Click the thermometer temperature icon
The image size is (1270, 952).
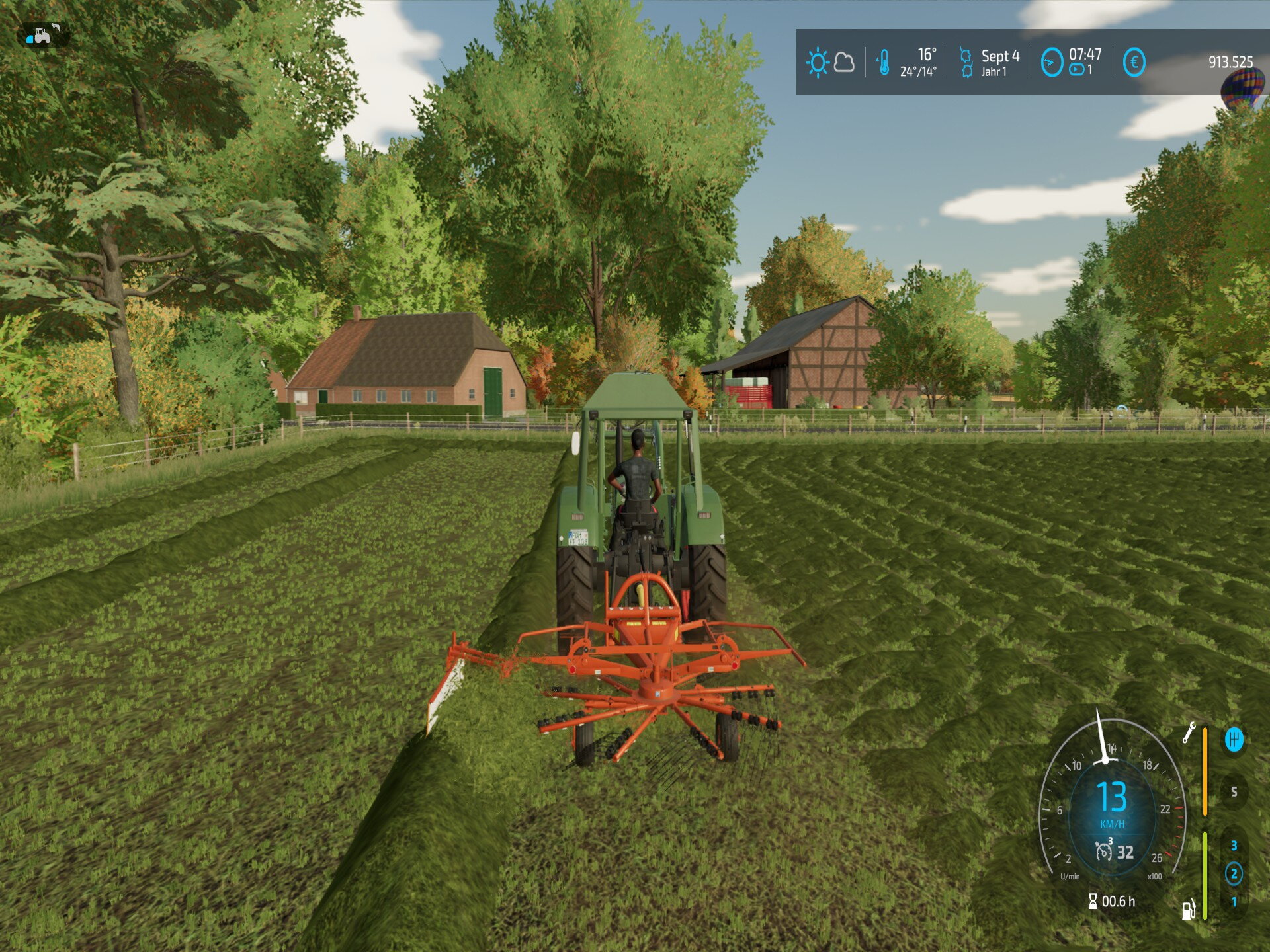coord(884,63)
